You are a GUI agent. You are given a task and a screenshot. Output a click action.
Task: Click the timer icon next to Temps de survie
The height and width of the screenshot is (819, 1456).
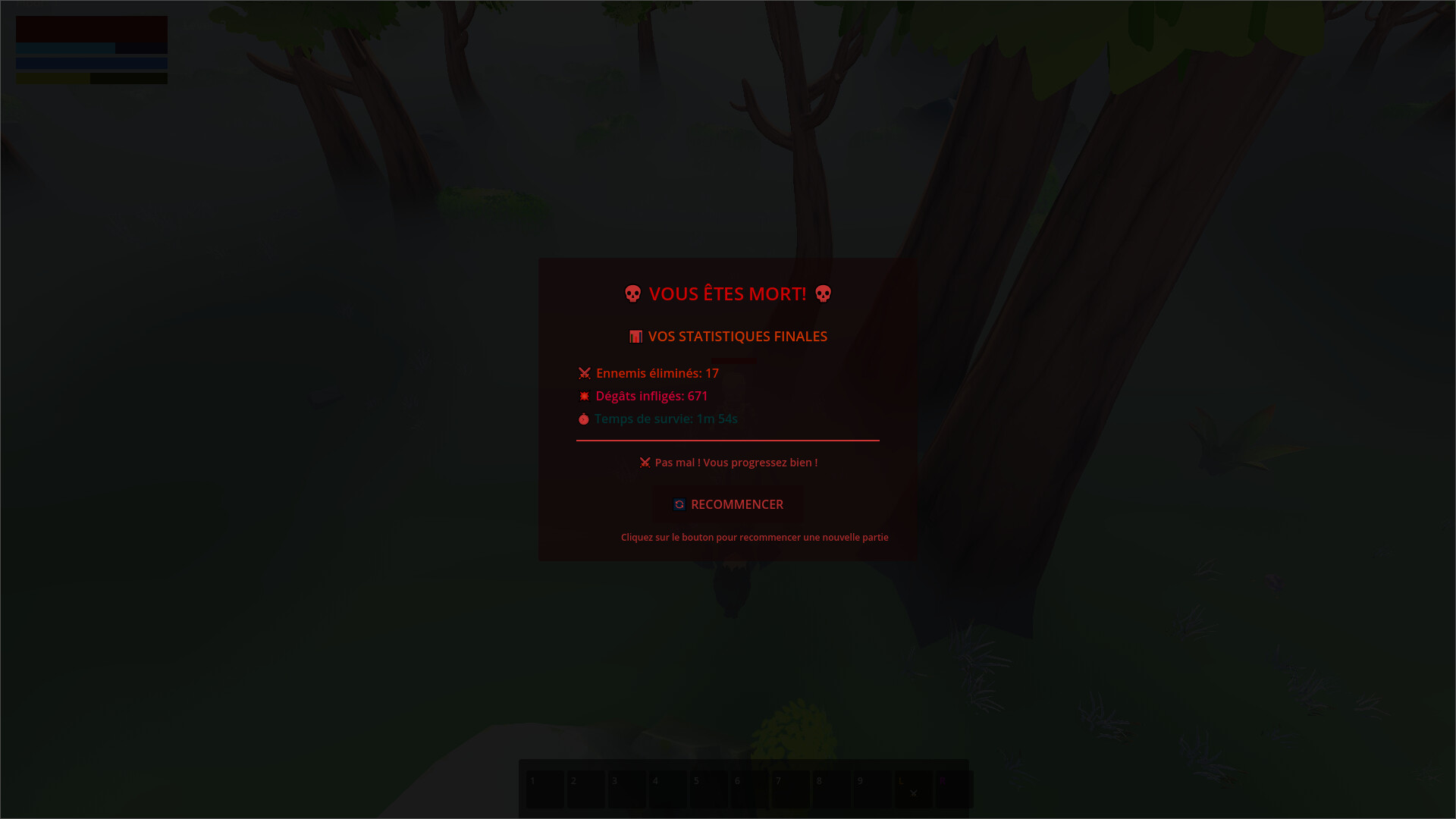point(583,419)
